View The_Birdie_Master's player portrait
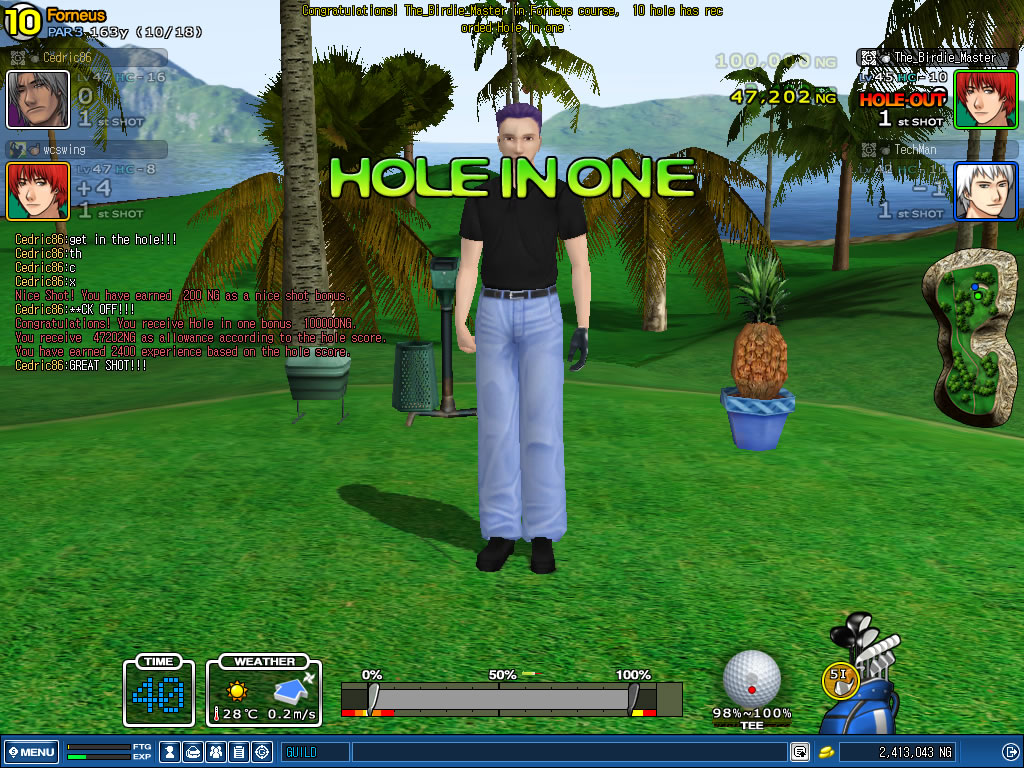 tap(985, 99)
